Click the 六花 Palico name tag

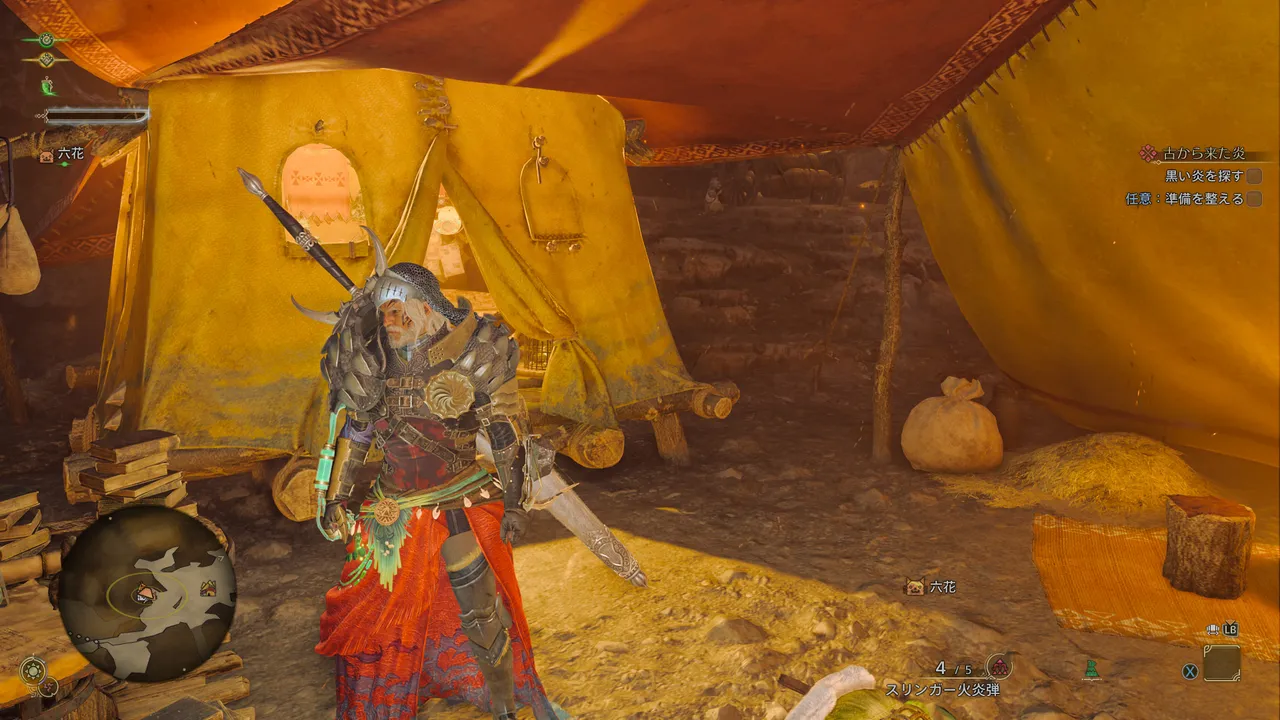[x=932, y=587]
